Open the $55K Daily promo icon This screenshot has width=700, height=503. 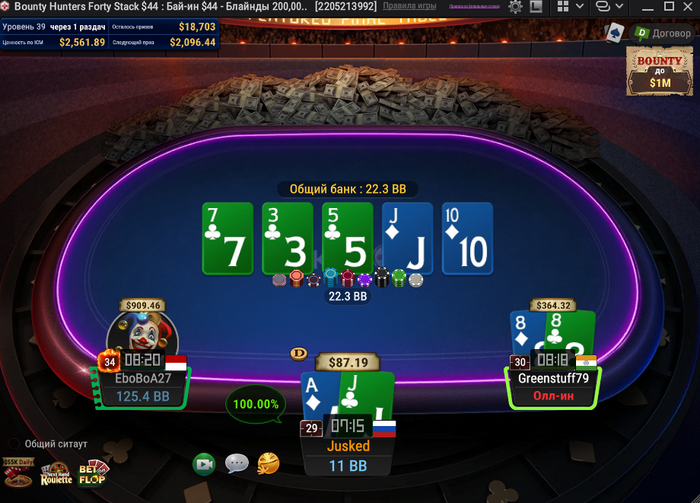coord(17,470)
